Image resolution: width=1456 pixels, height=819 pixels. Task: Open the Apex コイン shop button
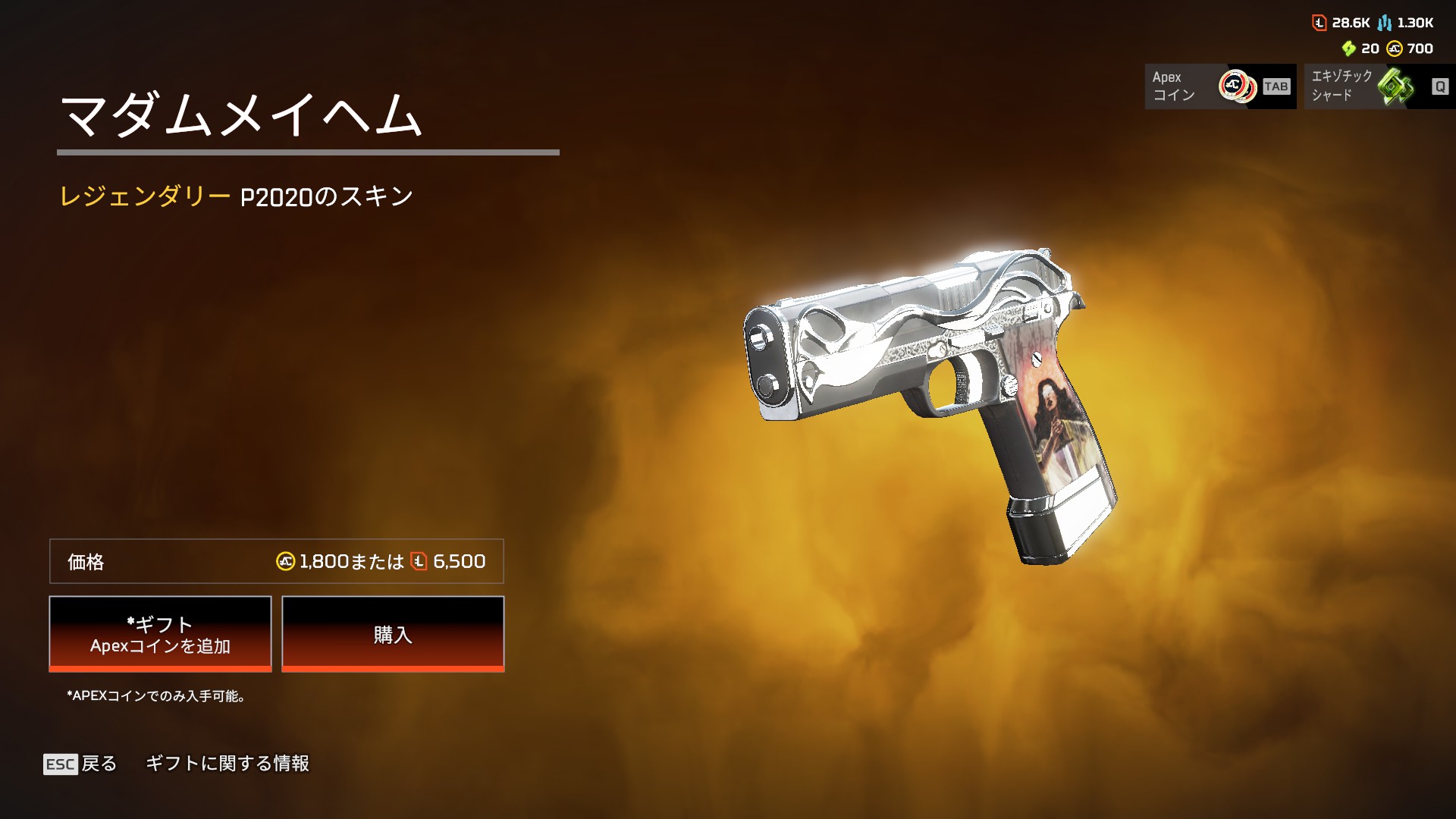1219,86
